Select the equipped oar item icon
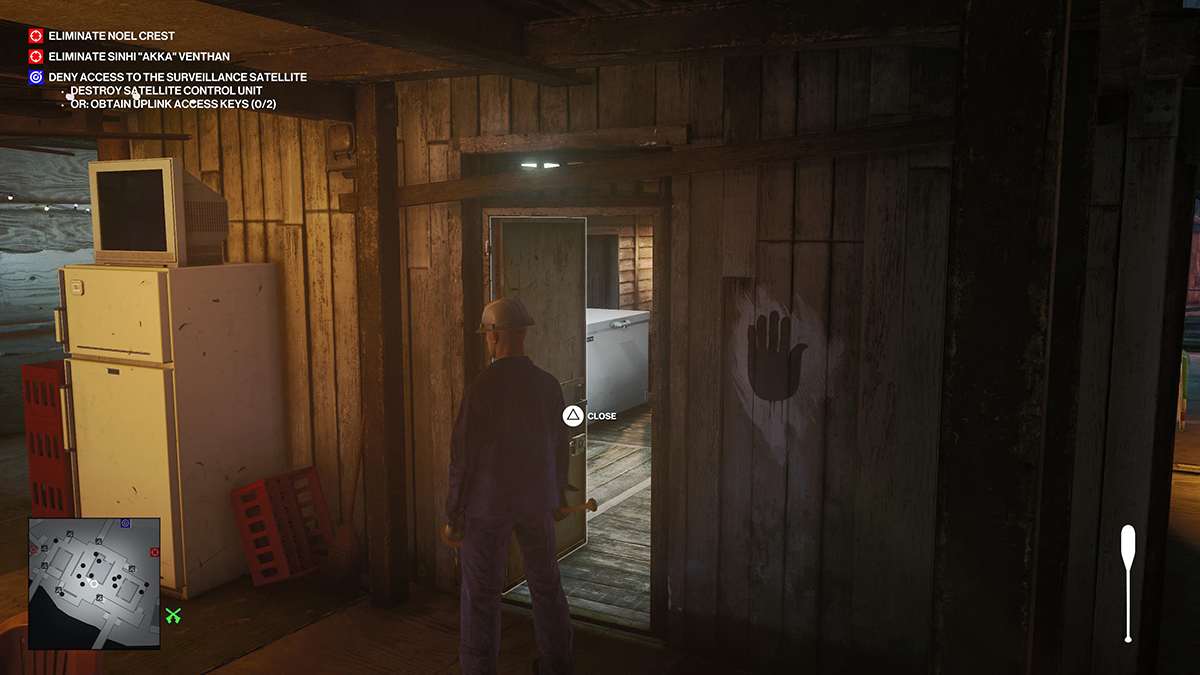Image resolution: width=1200 pixels, height=675 pixels. (x=1128, y=582)
